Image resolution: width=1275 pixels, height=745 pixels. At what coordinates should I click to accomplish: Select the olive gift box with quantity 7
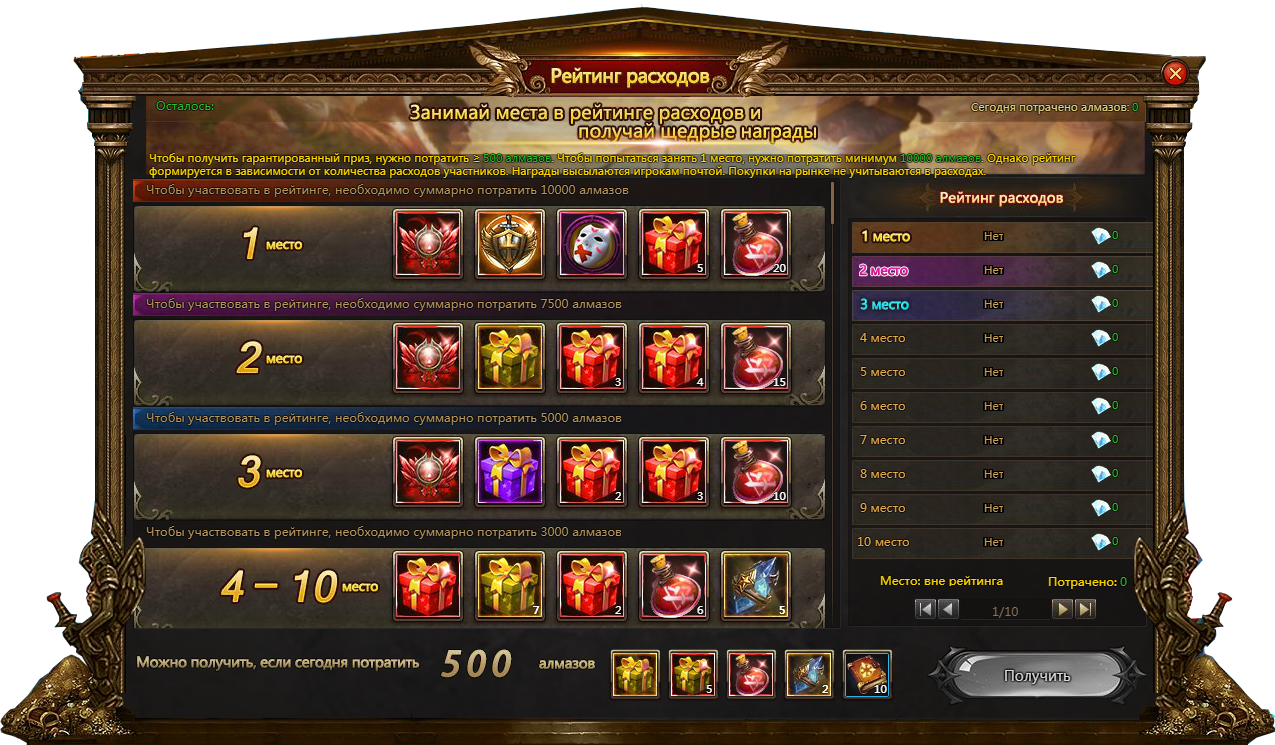pos(510,585)
